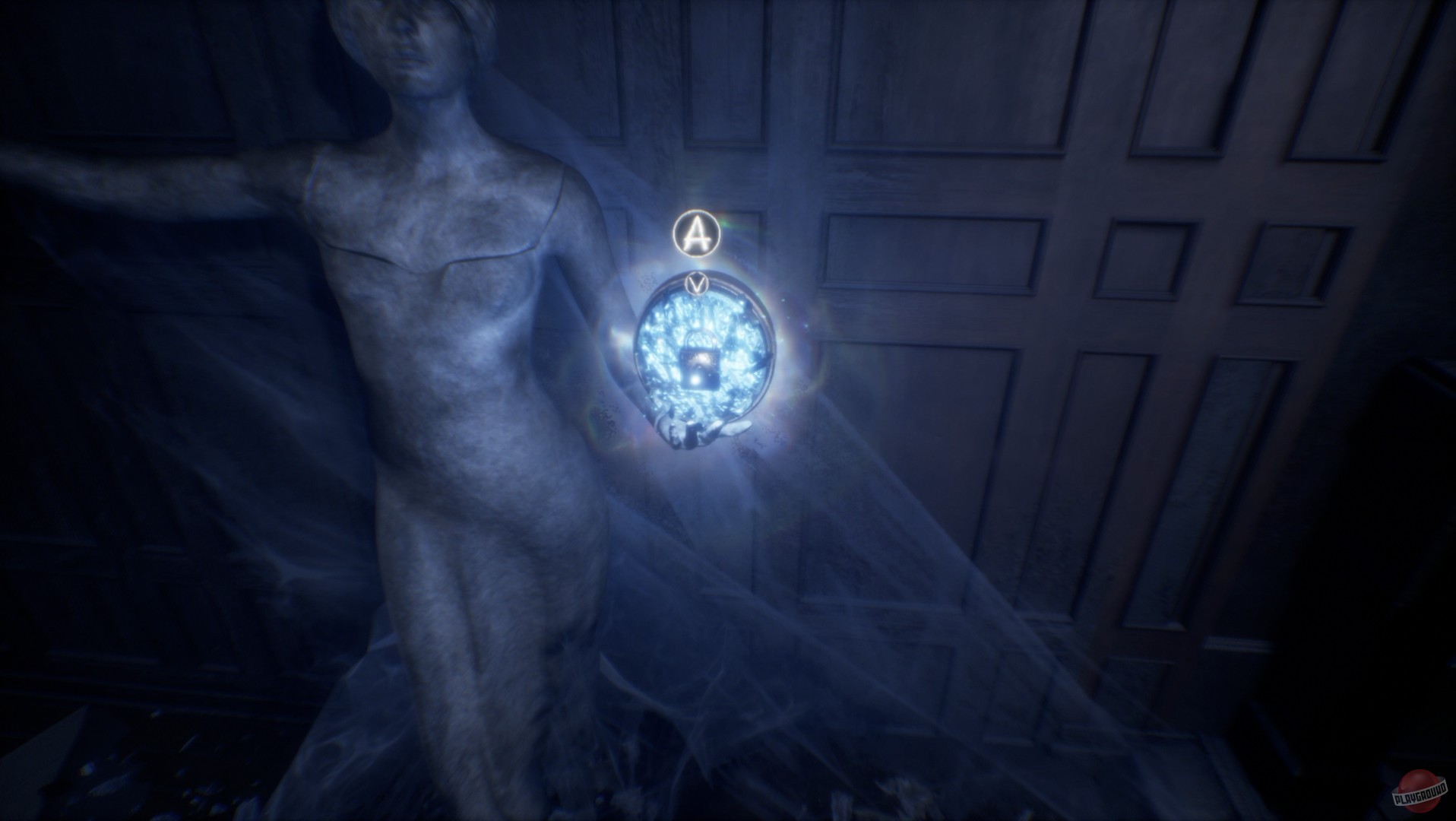Click the shackle atop the padlock symbol
Screen dimensions: 1456x821
tap(701, 340)
